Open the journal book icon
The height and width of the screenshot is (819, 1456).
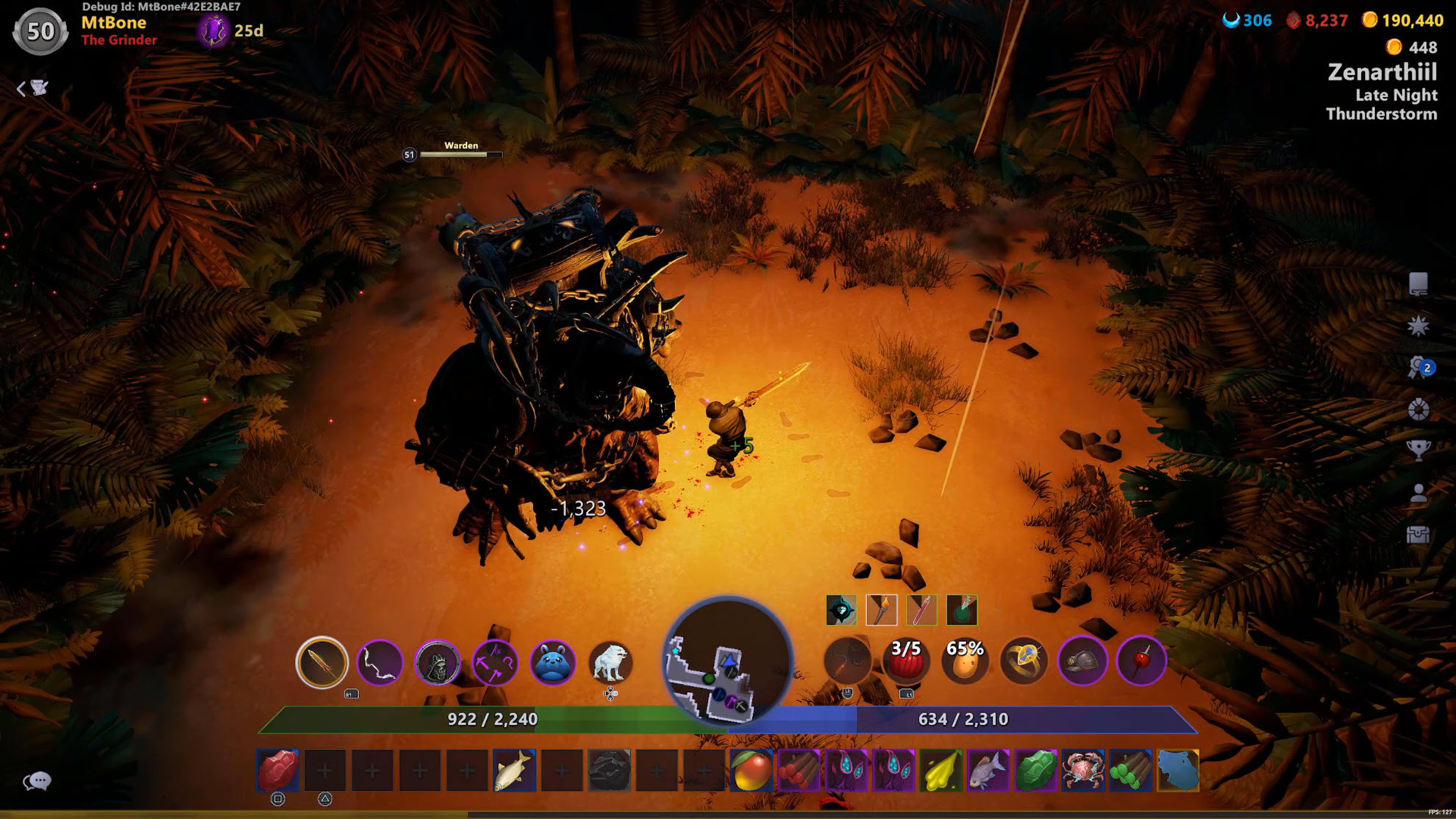[1418, 284]
